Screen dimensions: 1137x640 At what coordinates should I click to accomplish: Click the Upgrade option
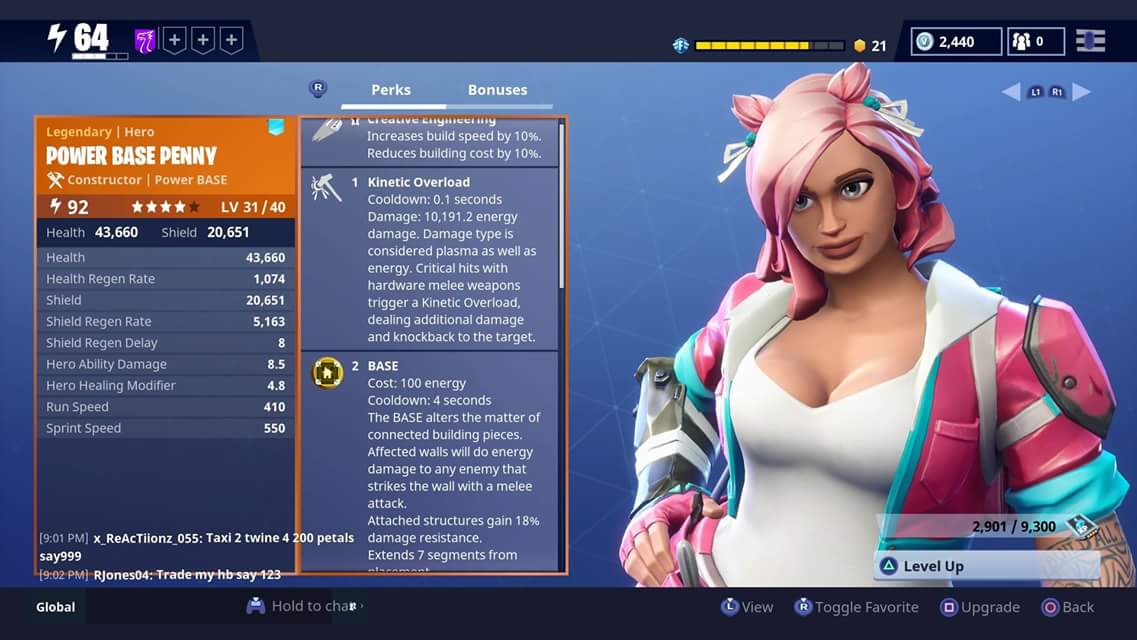[980, 607]
